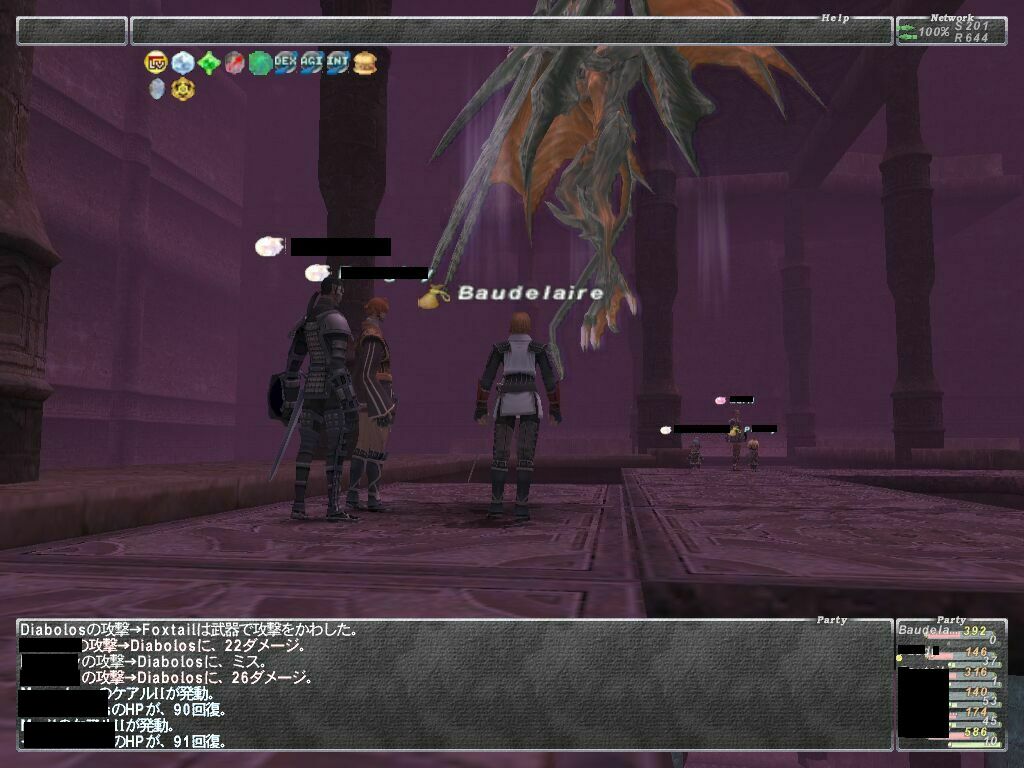Click the Level Restriction status icon
The image size is (1024, 768).
pyautogui.click(x=156, y=62)
